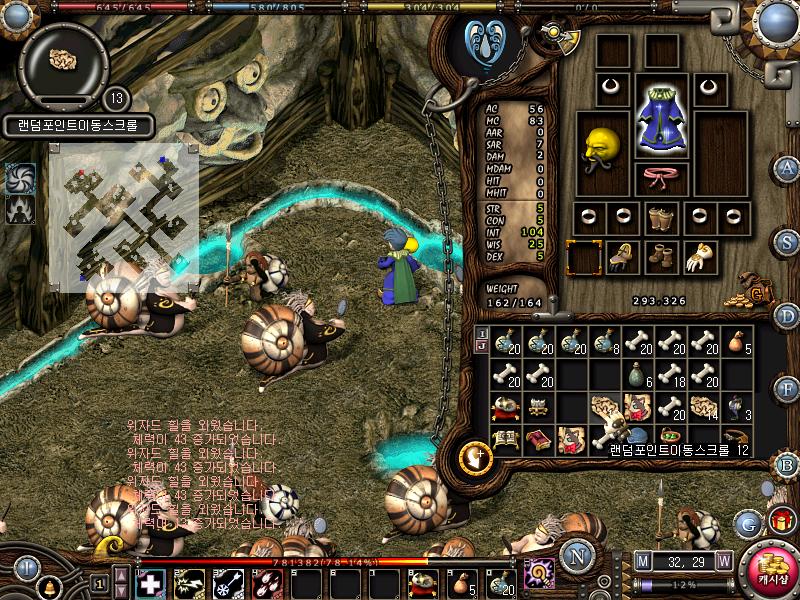This screenshot has height=600, width=800.
Task: Select the round B menu button
Action: 788,463
